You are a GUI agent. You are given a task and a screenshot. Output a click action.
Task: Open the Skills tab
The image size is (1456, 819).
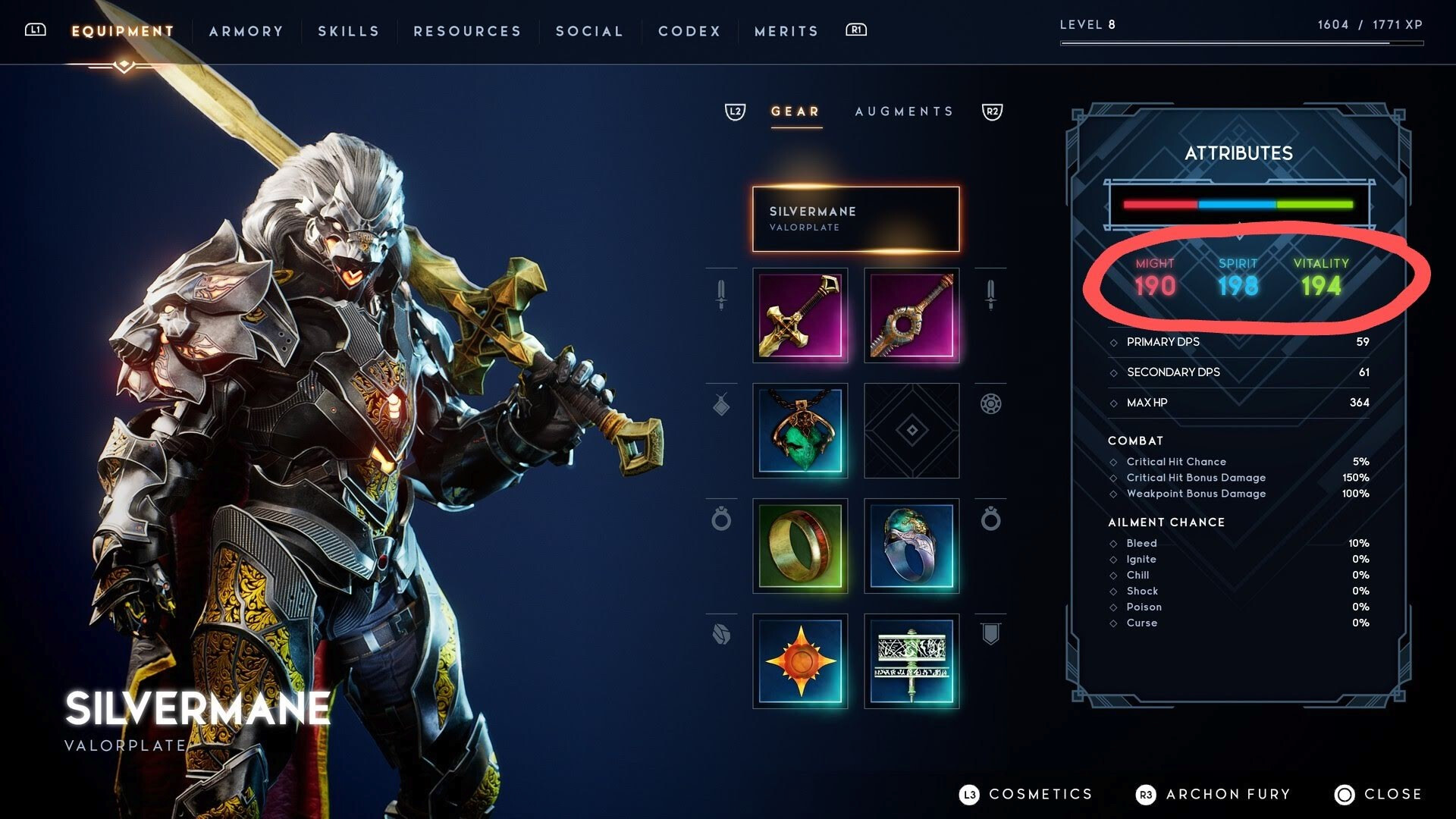[x=348, y=31]
